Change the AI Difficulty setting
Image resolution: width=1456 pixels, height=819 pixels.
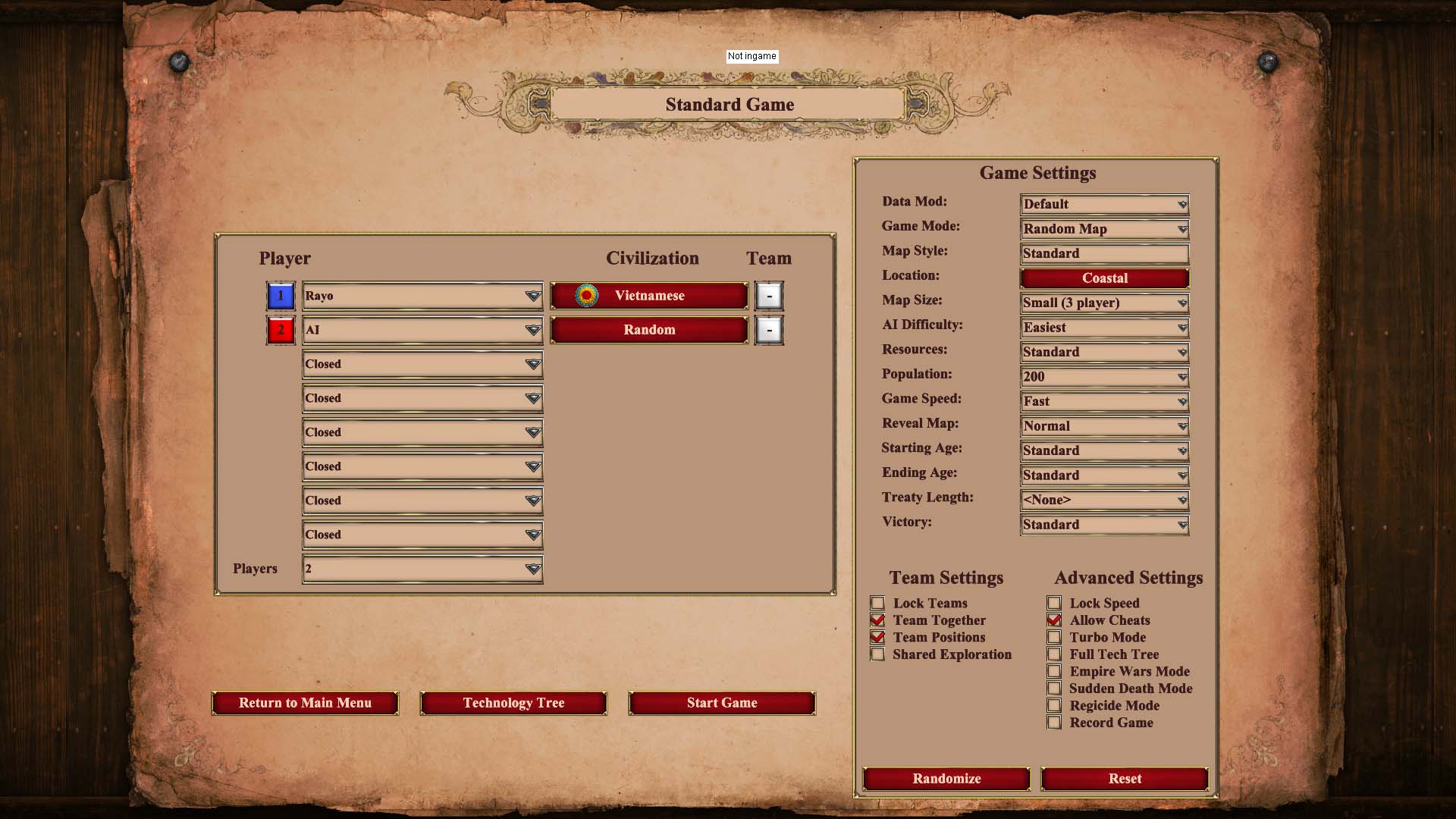click(x=1104, y=328)
